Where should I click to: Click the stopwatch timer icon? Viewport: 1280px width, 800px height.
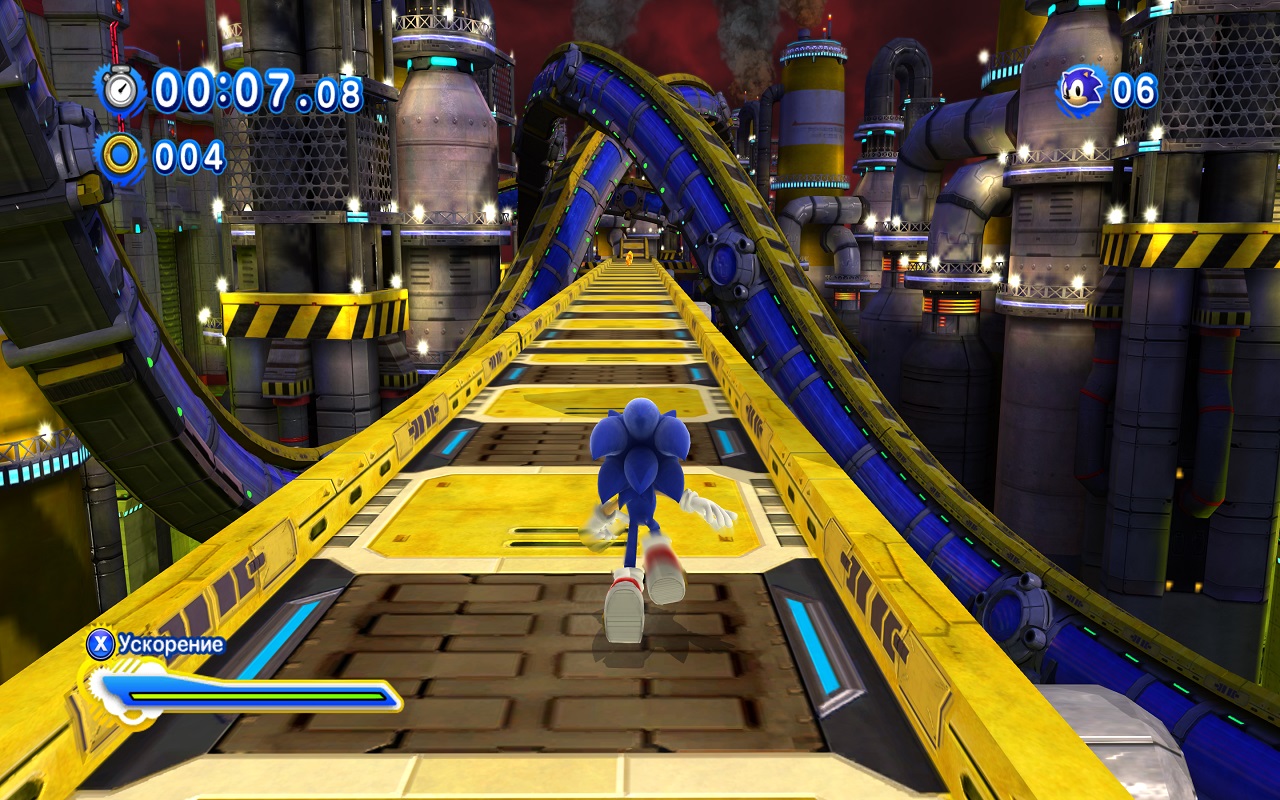pos(122,89)
